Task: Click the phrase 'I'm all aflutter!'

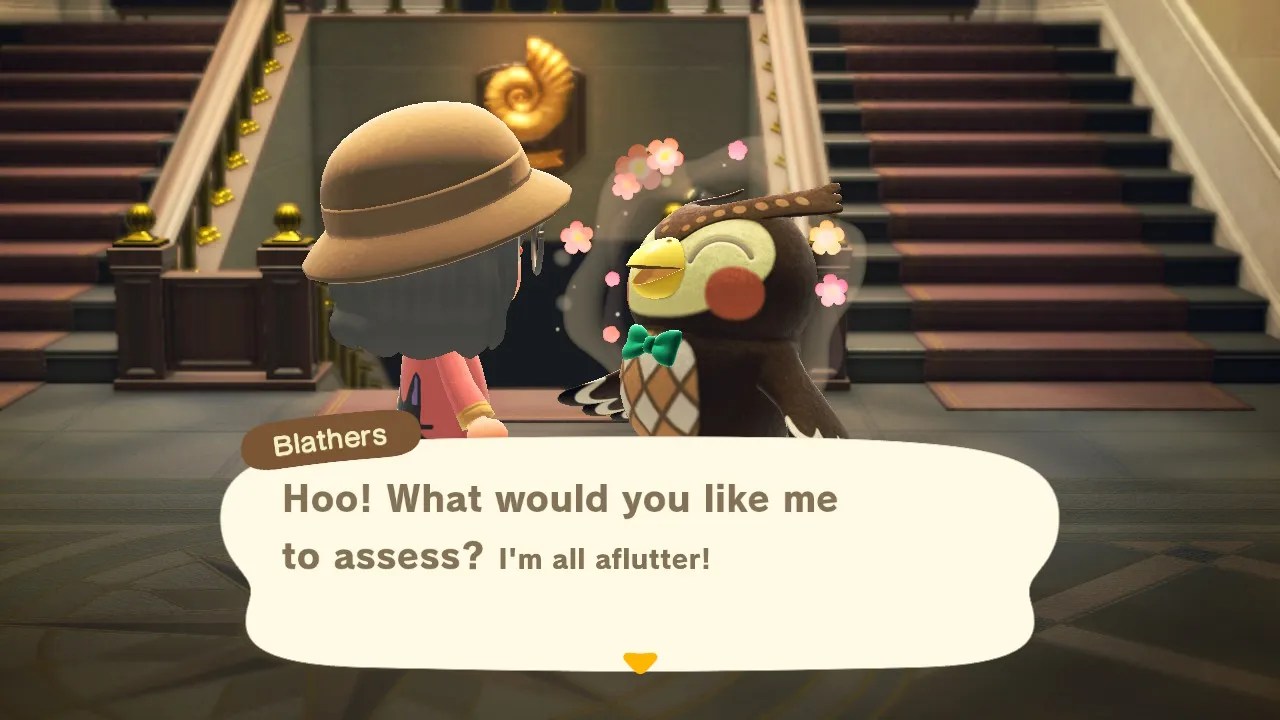Action: (602, 558)
